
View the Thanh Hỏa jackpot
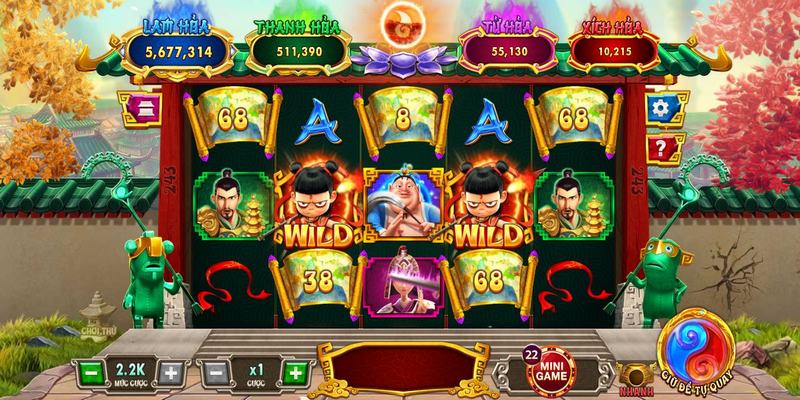pos(296,48)
